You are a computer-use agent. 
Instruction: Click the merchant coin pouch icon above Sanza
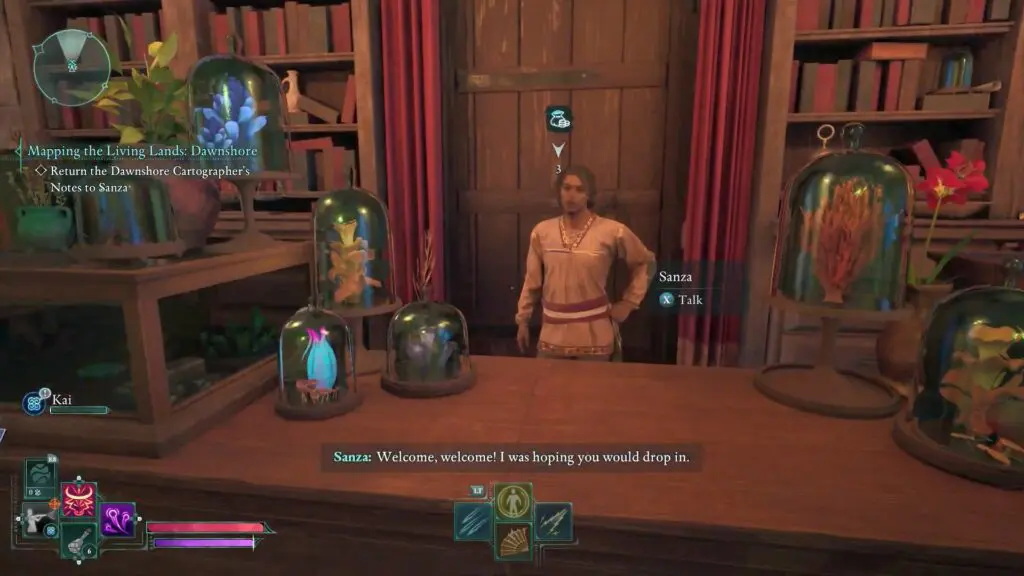[558, 120]
